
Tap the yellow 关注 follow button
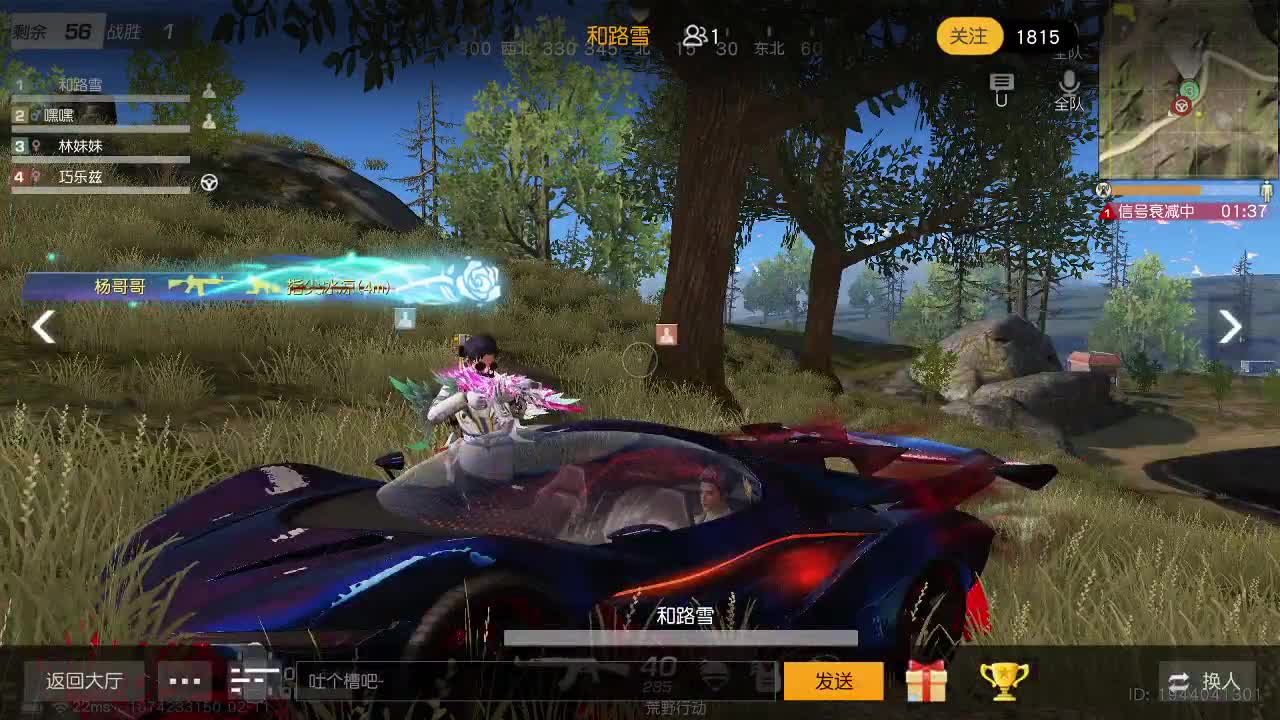pyautogui.click(x=968, y=37)
